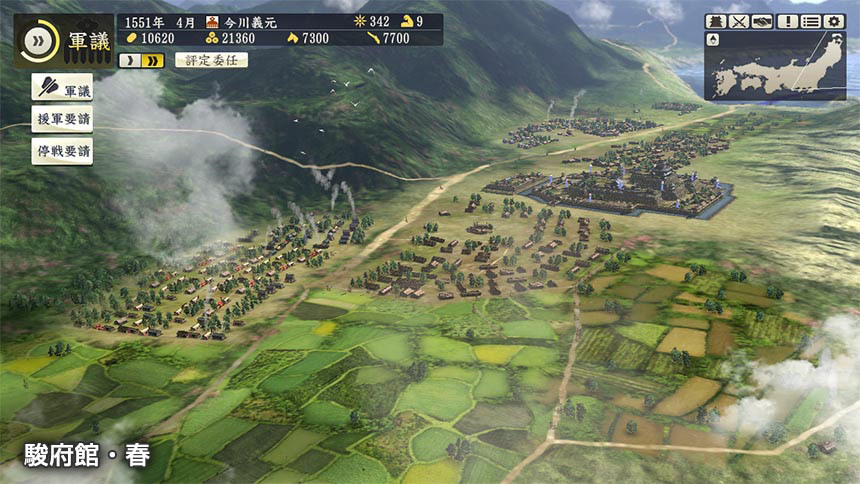Show the exclamation mark notifications
860x484 pixels.
tap(787, 21)
